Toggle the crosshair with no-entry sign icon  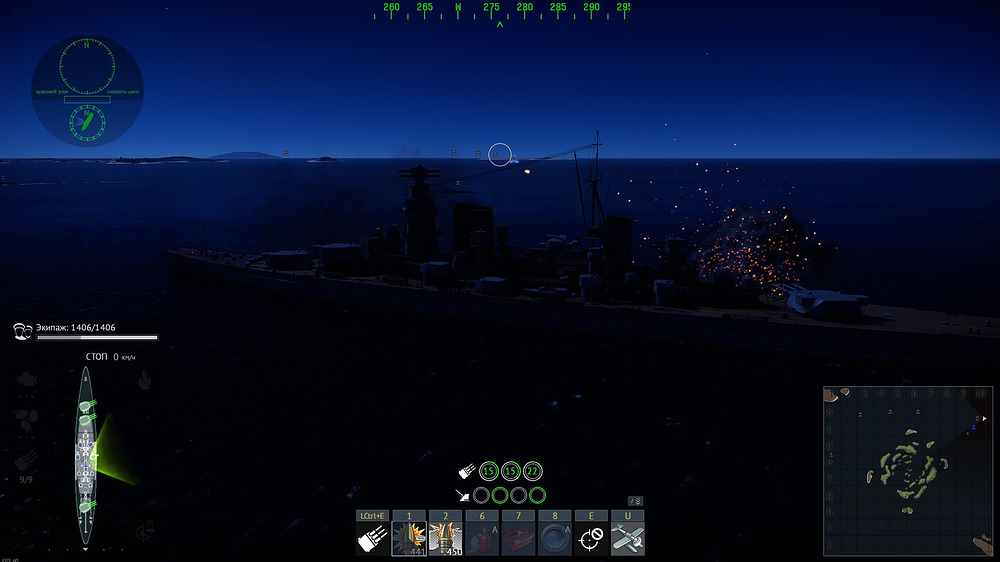pyautogui.click(x=591, y=539)
